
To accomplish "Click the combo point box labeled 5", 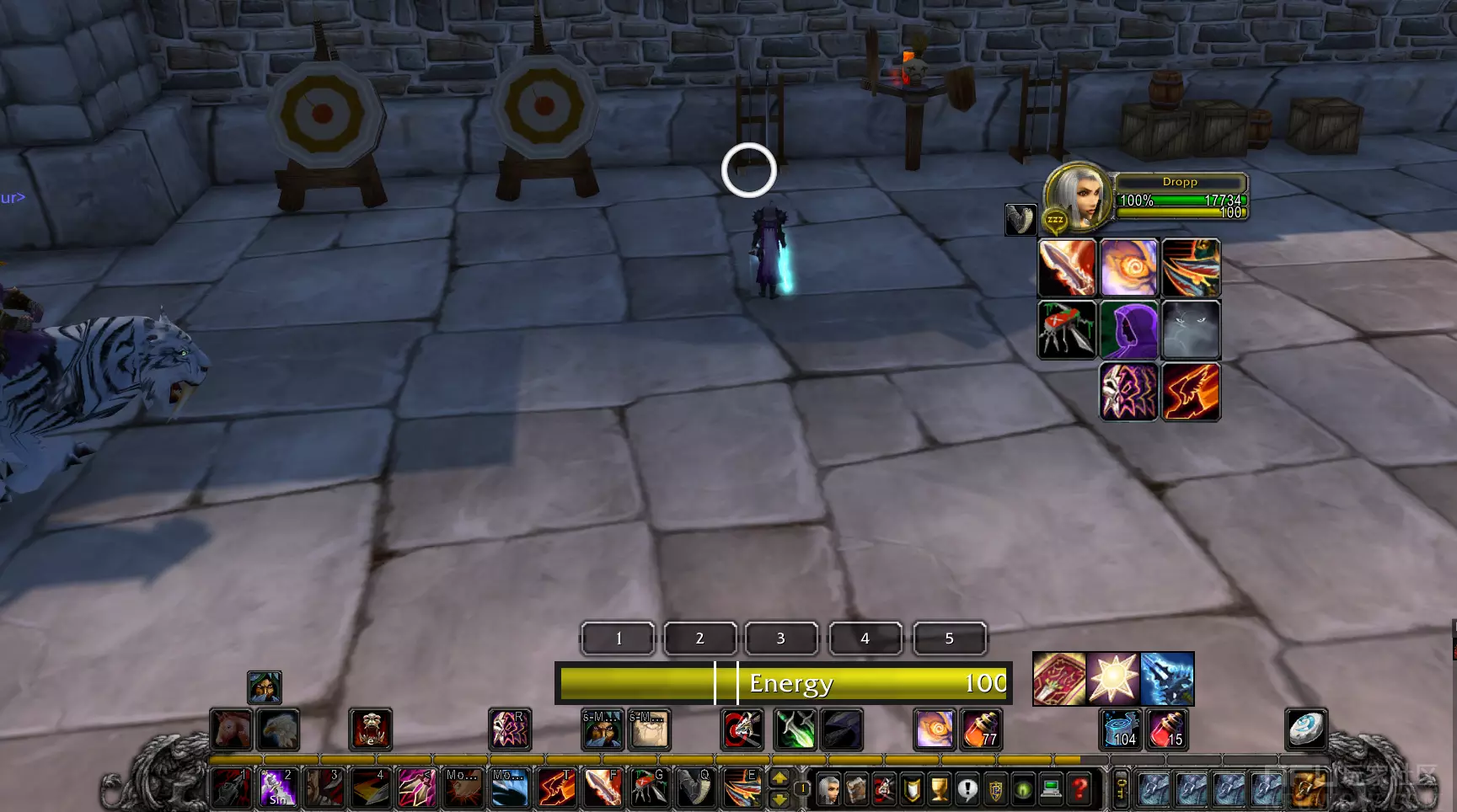I will 949,638.
